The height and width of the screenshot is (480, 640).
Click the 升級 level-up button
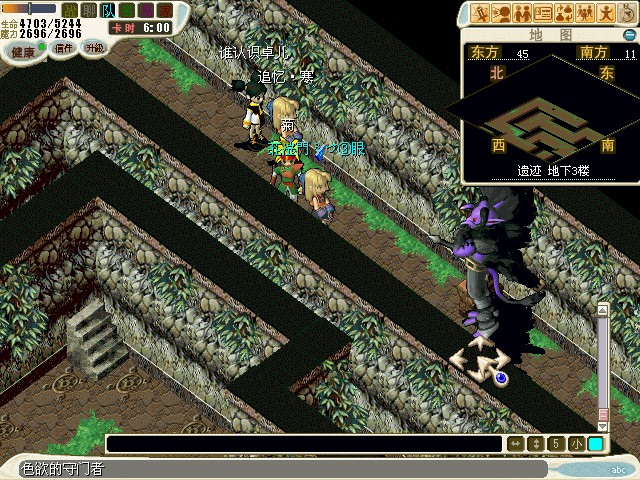coord(94,48)
